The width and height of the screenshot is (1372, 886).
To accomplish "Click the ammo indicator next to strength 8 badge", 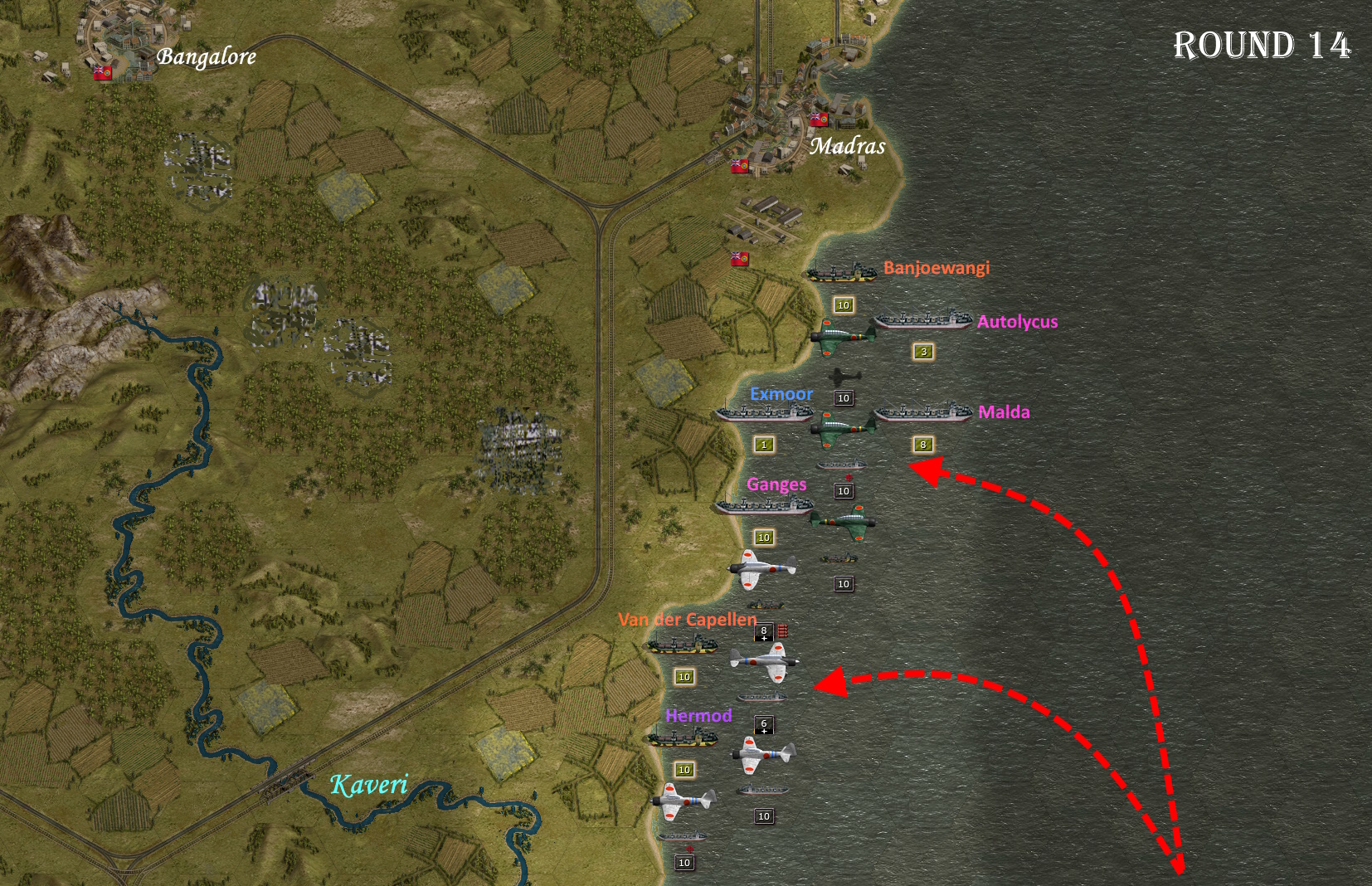I will [x=781, y=630].
